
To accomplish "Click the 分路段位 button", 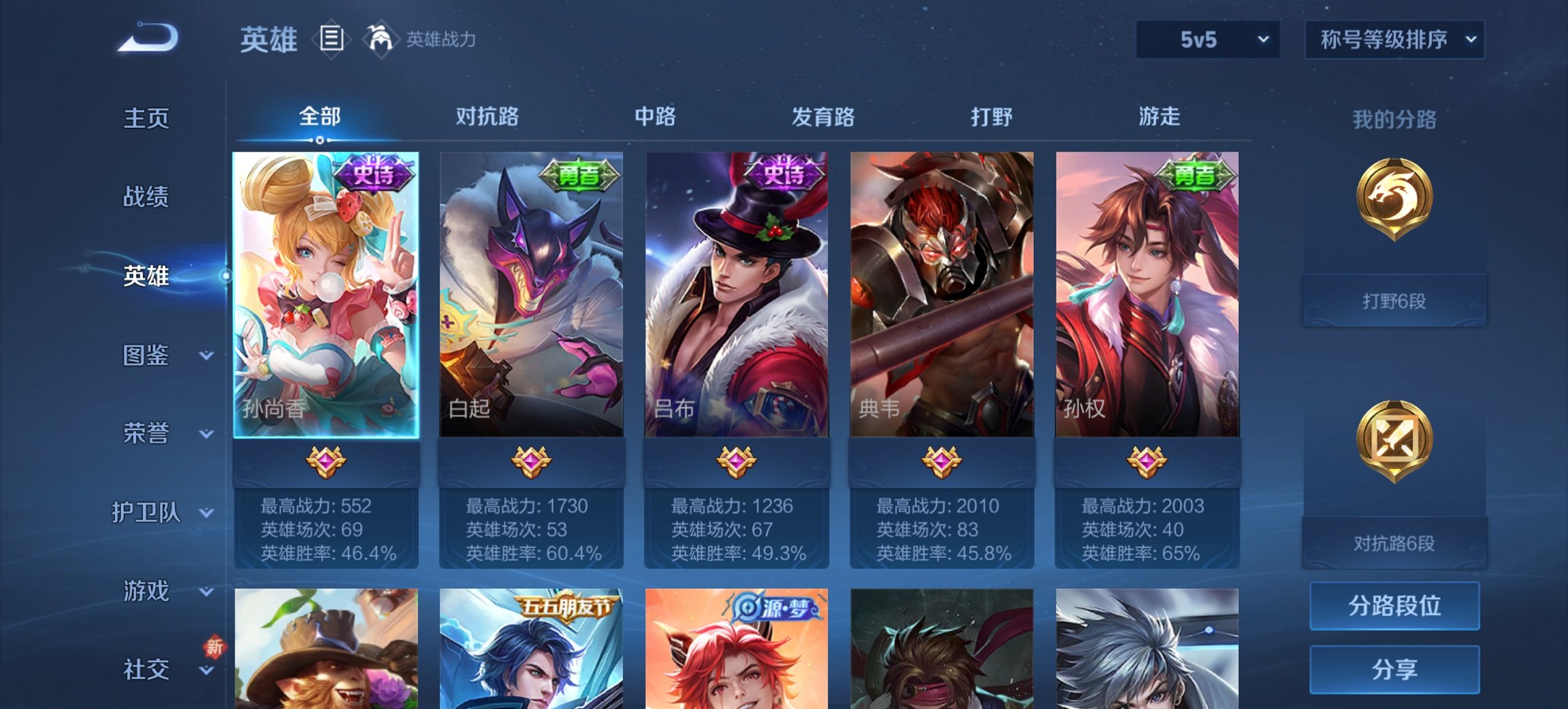I will [x=1394, y=606].
